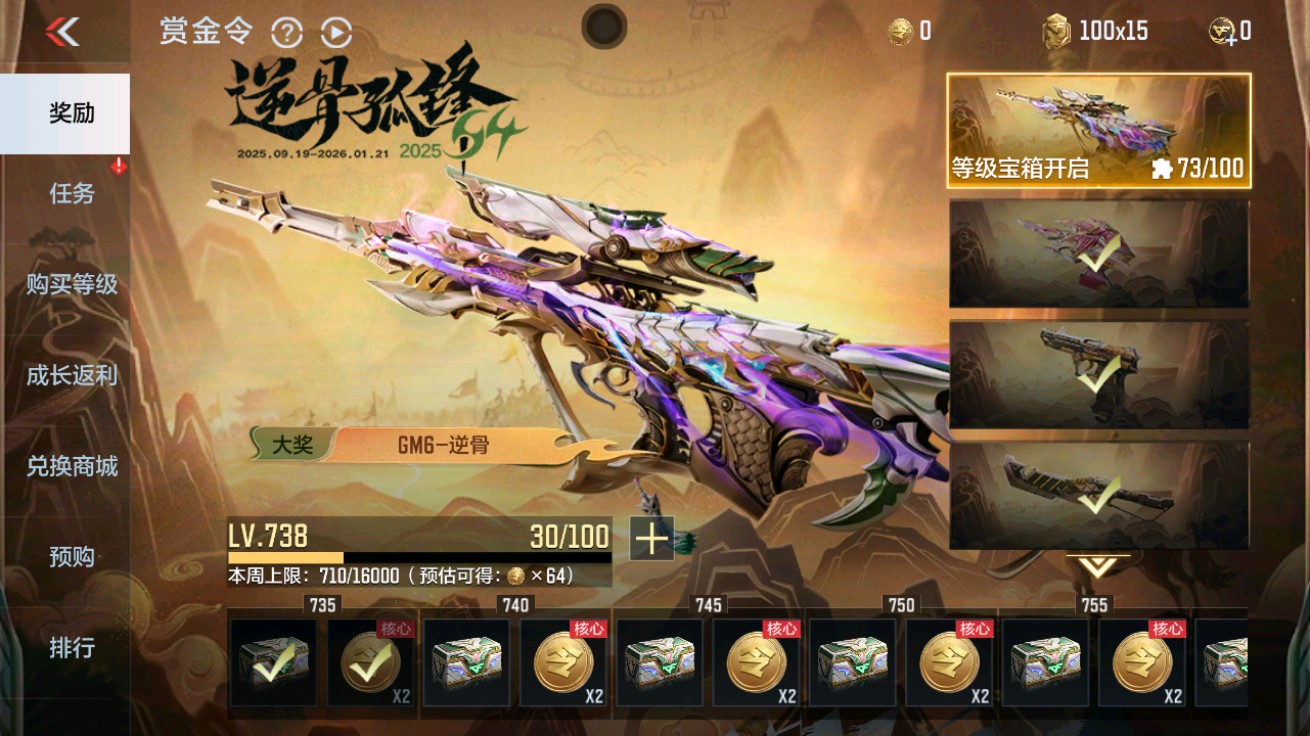1310x736 pixels.
Task: Play the pass introduction video icon
Action: [337, 32]
